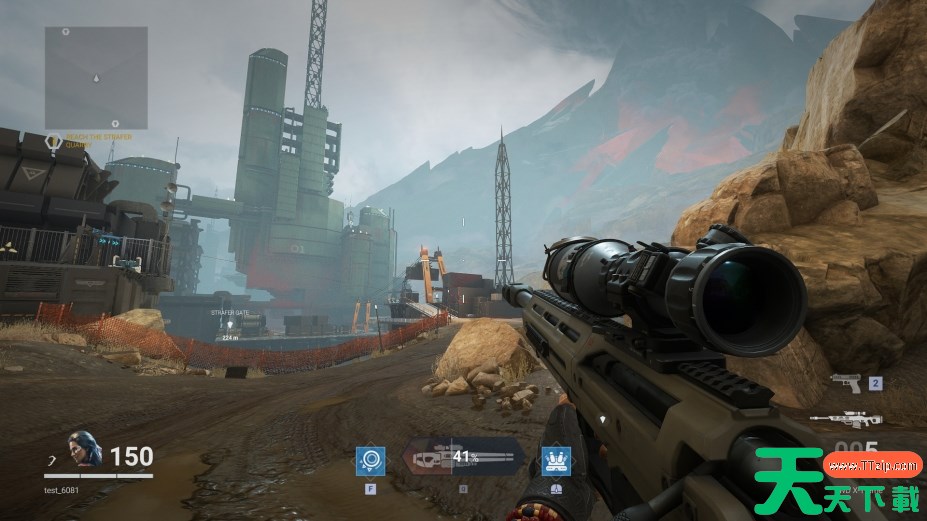Activate the ultimate weapon charge at 41%
This screenshot has height=521, width=927.
pyautogui.click(x=463, y=459)
